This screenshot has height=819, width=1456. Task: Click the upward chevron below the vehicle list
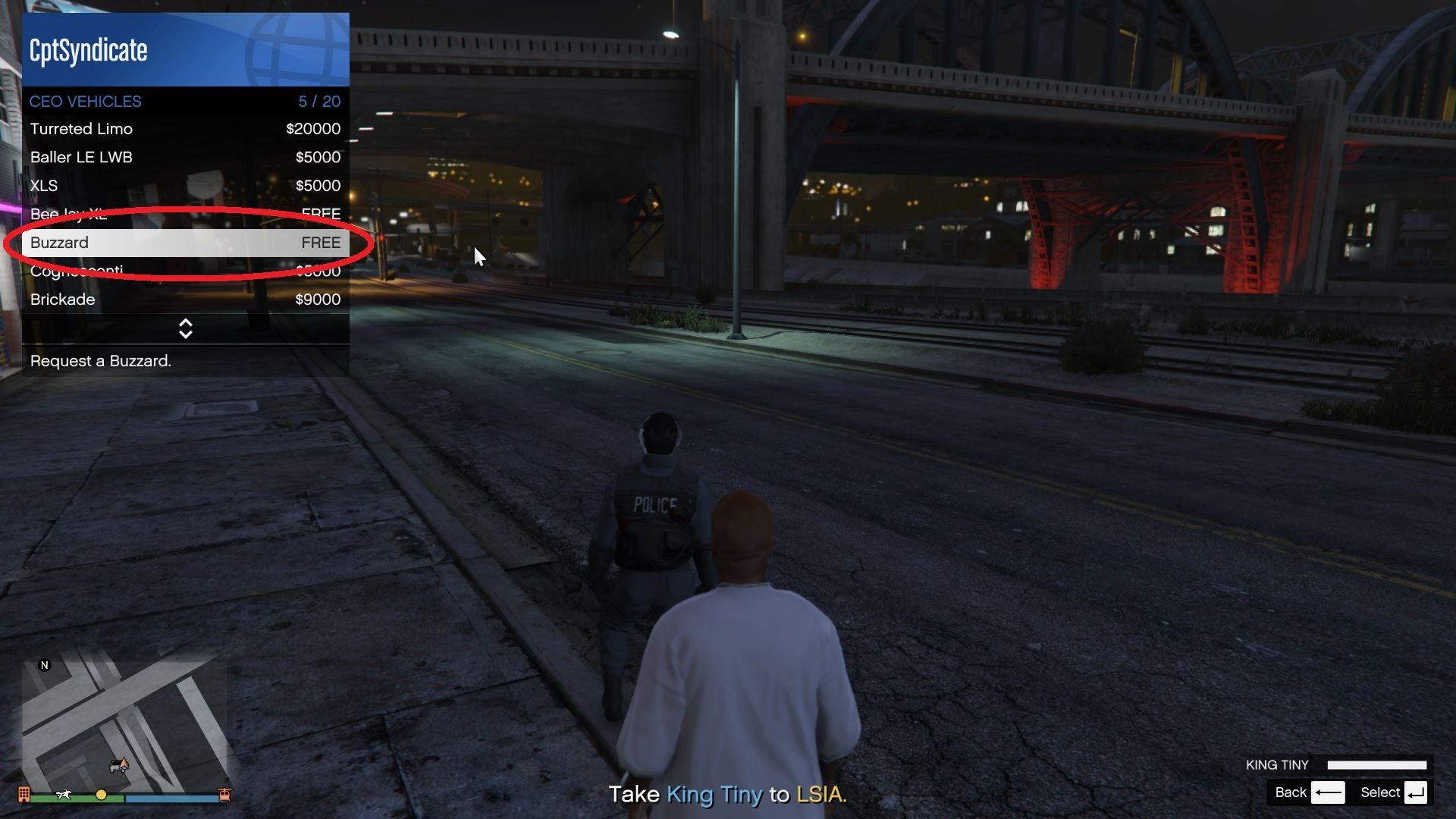tap(186, 323)
